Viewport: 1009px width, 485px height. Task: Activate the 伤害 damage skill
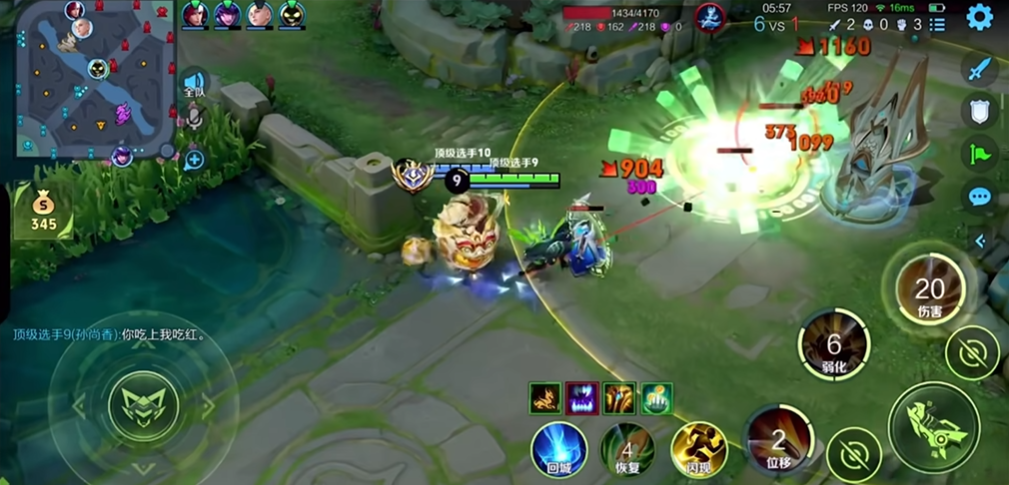point(930,290)
